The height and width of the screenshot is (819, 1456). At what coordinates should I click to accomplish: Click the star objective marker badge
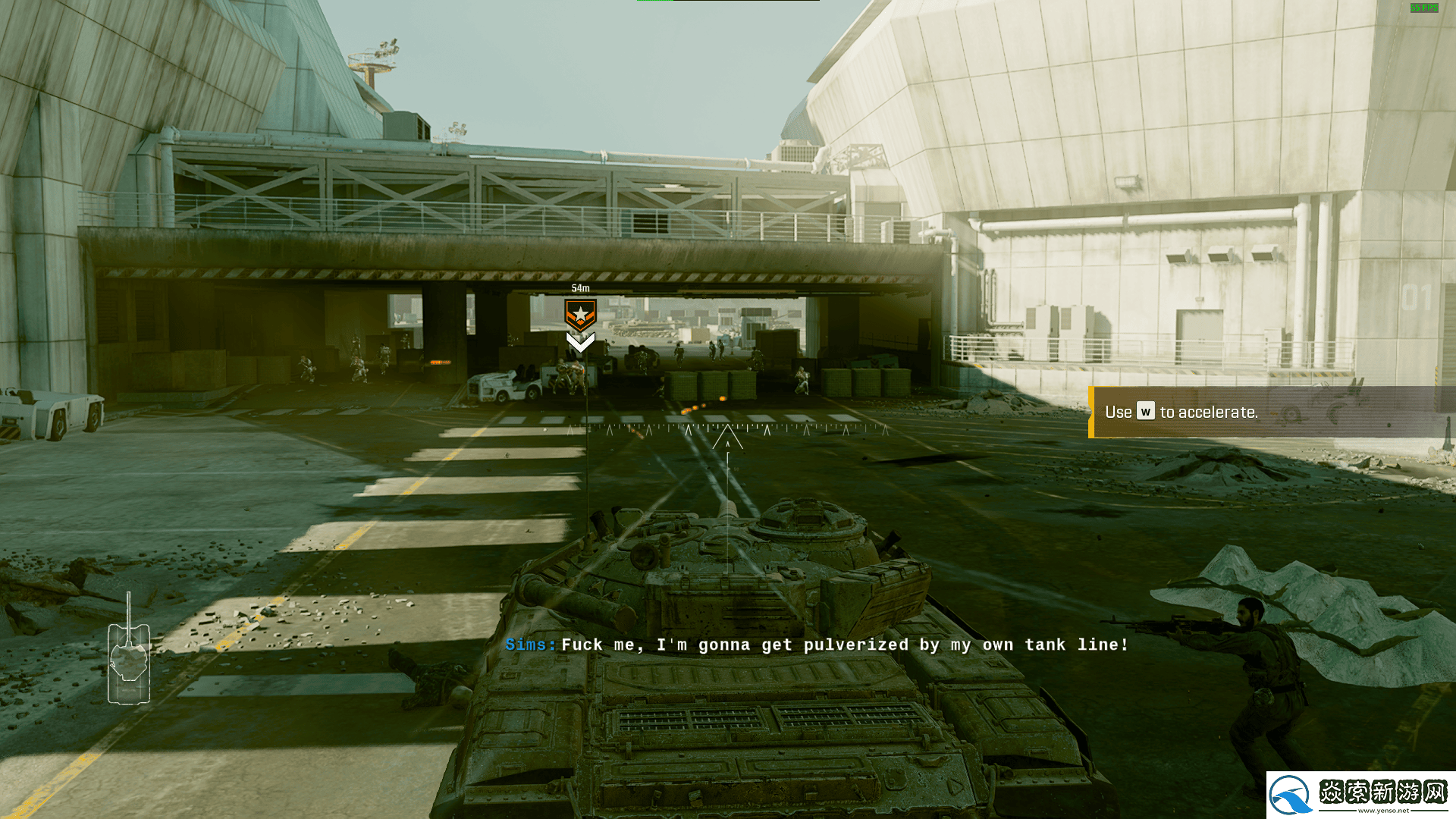click(x=580, y=314)
